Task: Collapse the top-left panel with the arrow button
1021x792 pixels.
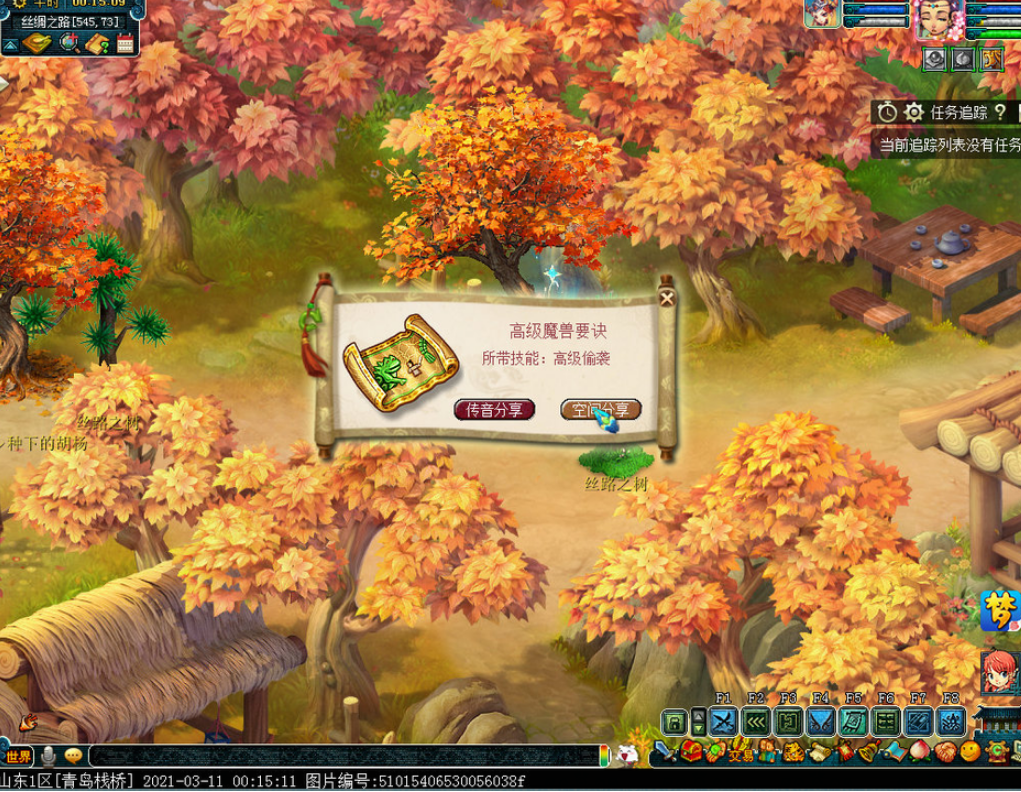Action: tap(9, 45)
